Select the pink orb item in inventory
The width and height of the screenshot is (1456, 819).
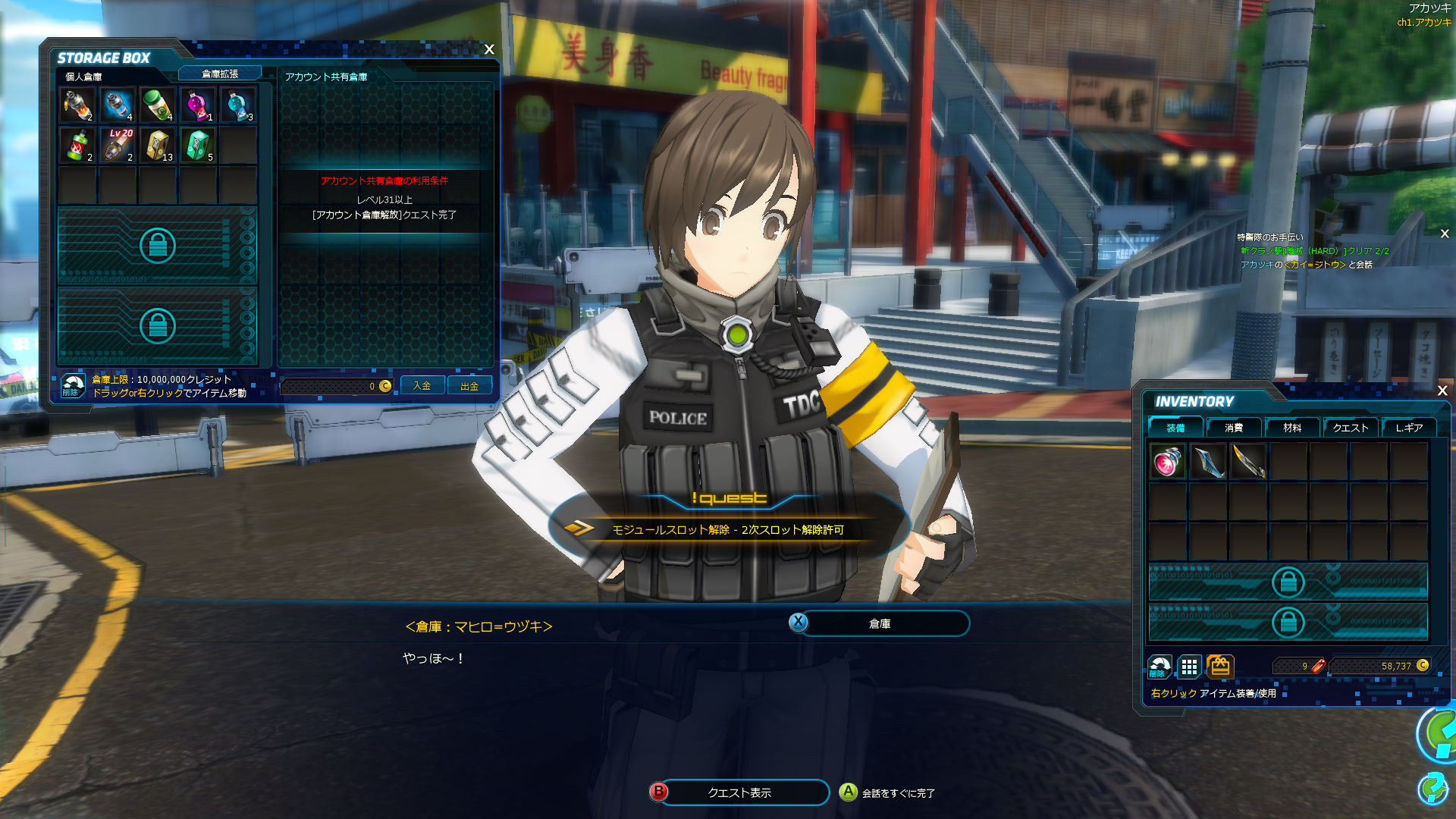point(1168,461)
